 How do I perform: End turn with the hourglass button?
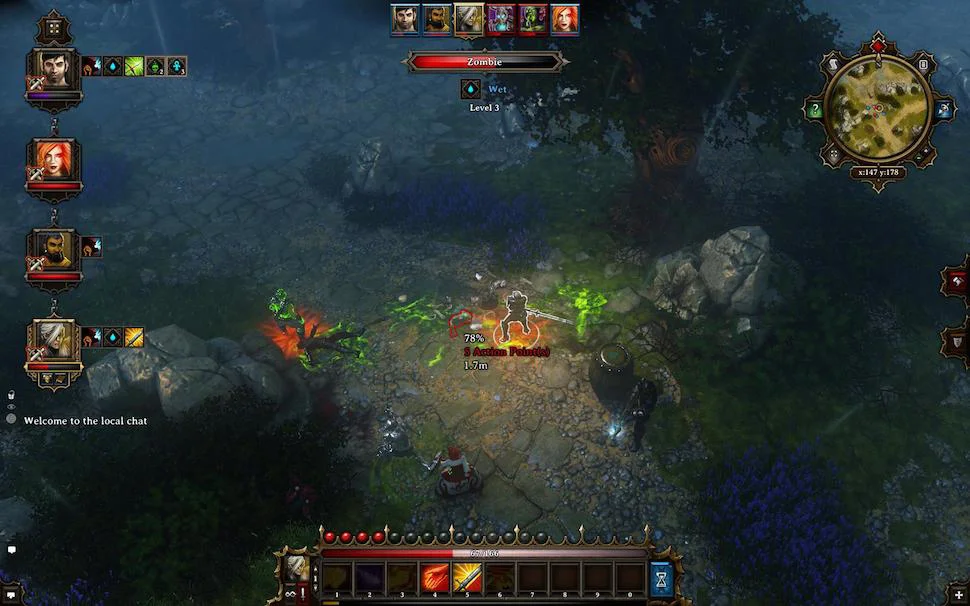coord(662,578)
